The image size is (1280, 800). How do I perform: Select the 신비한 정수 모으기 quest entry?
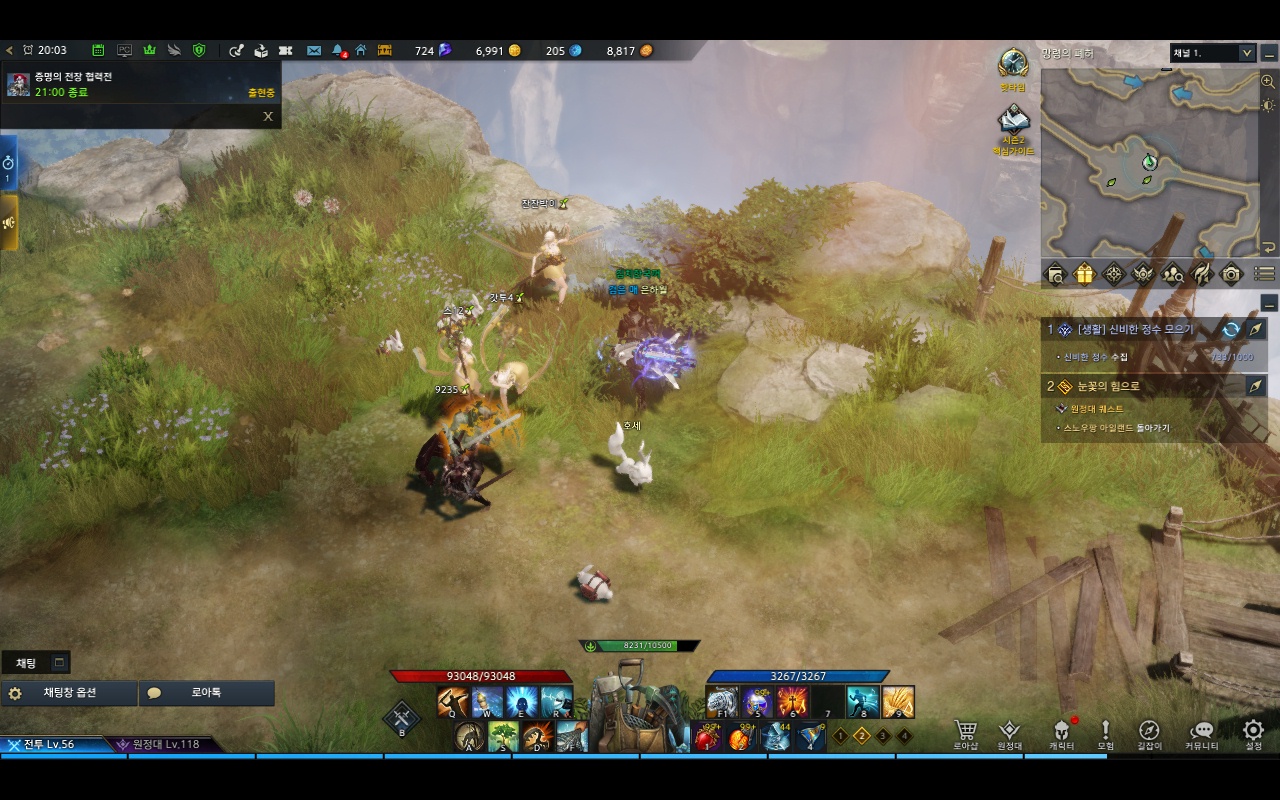tap(1140, 329)
